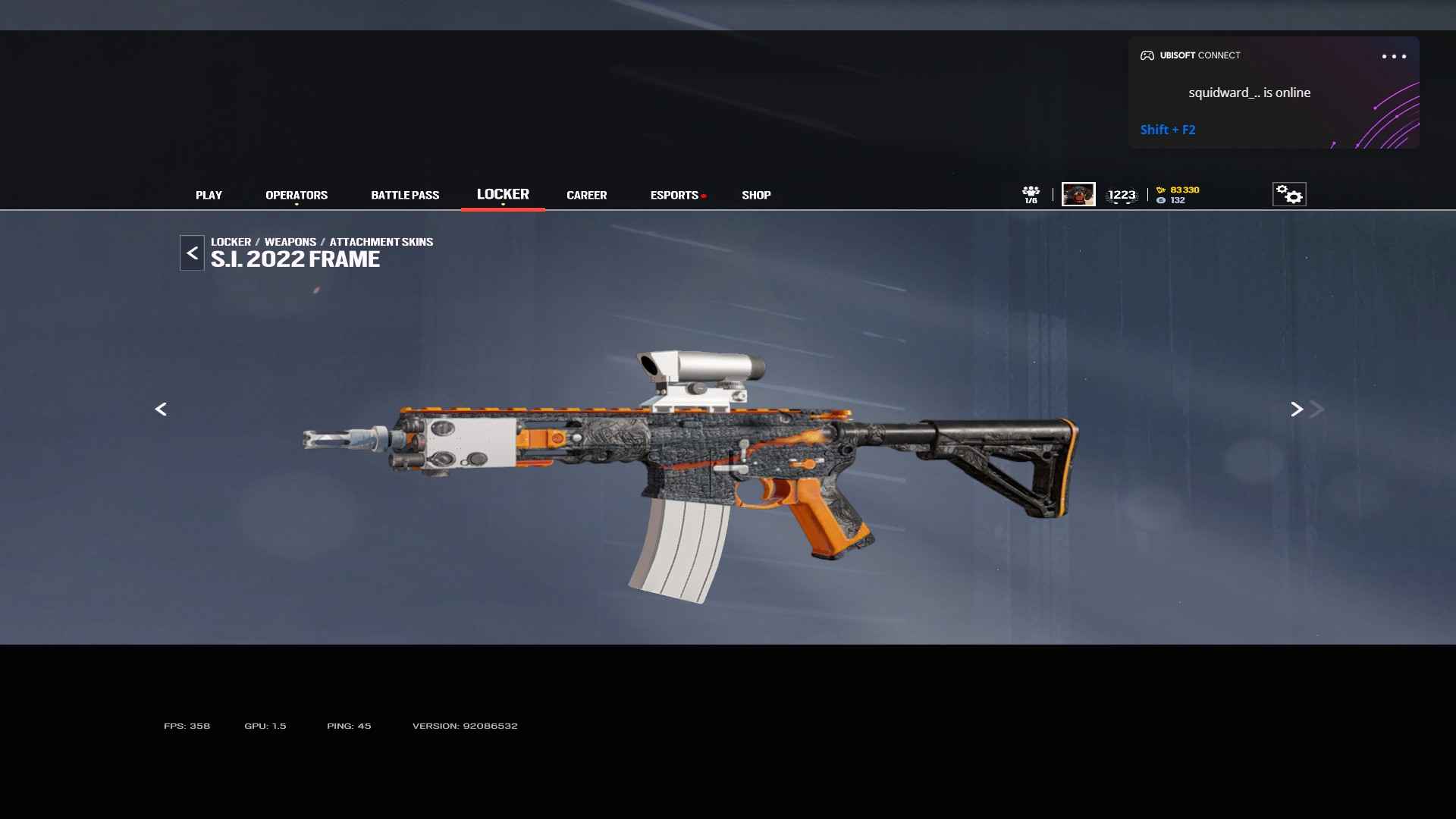
Task: Click the back arrow beside S.I. 2022 Frame
Action: [192, 253]
